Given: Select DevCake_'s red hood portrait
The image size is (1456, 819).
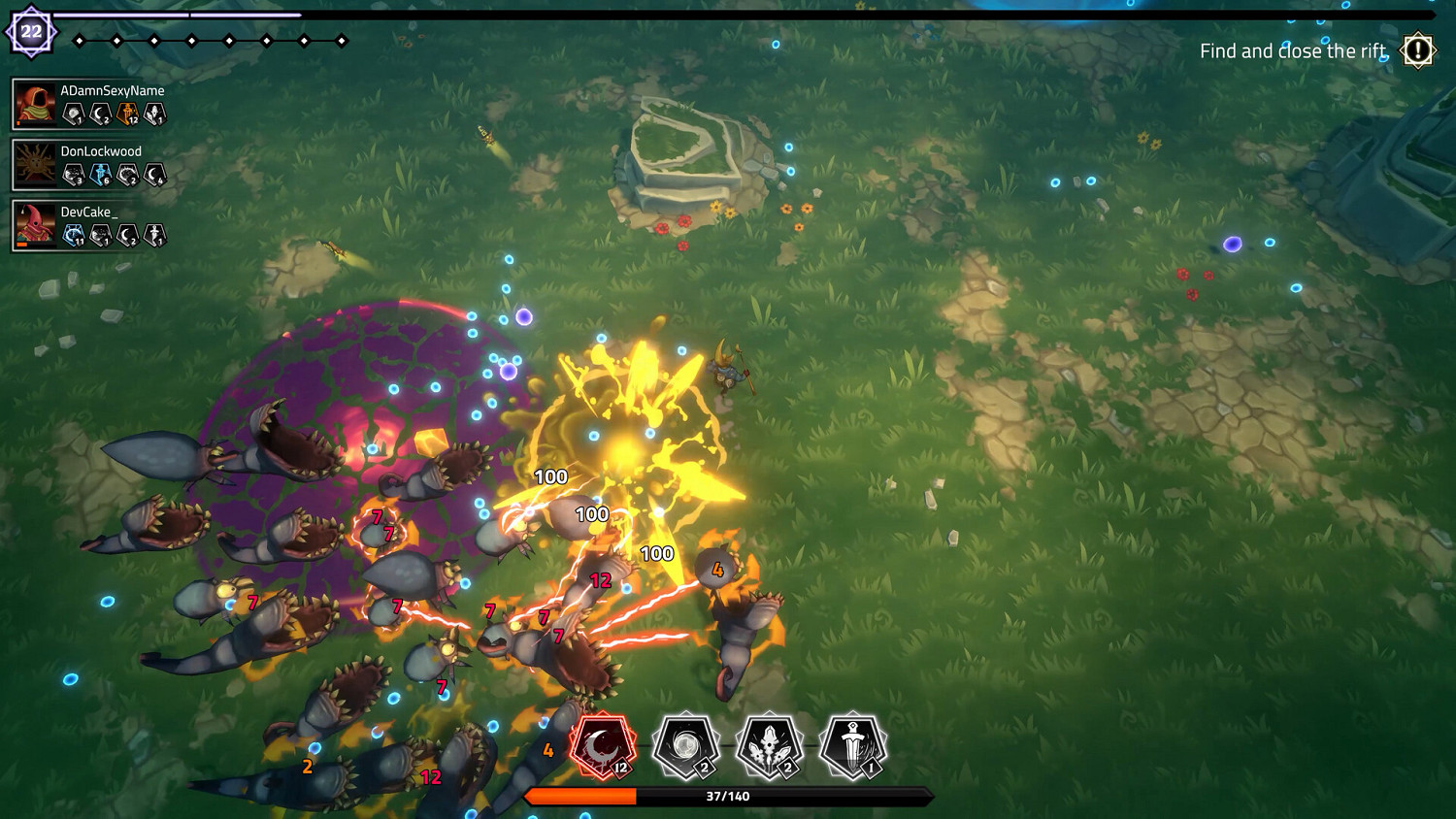Looking at the screenshot, I should pyautogui.click(x=36, y=225).
